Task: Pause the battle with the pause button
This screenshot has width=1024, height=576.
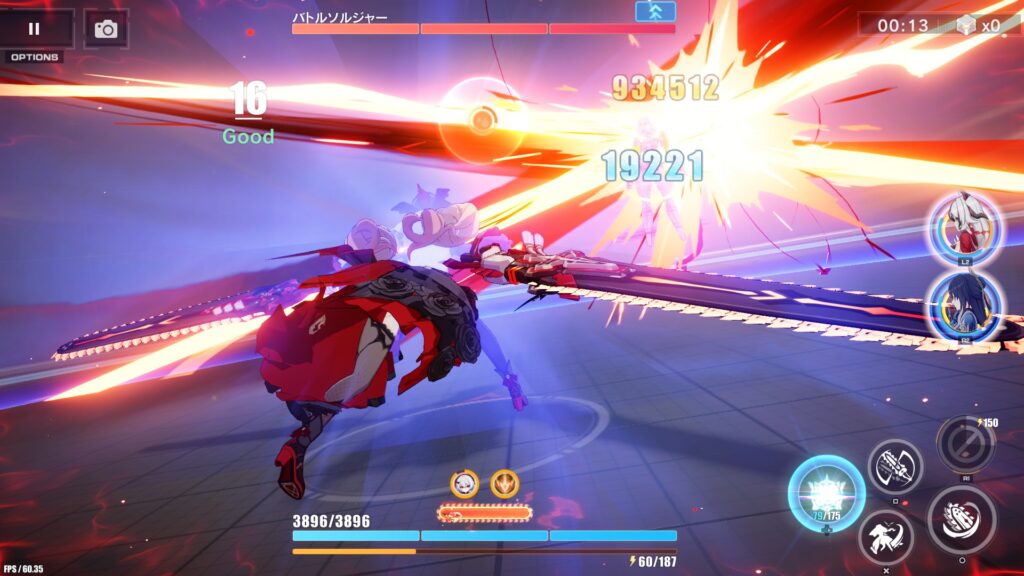Action: coord(35,29)
